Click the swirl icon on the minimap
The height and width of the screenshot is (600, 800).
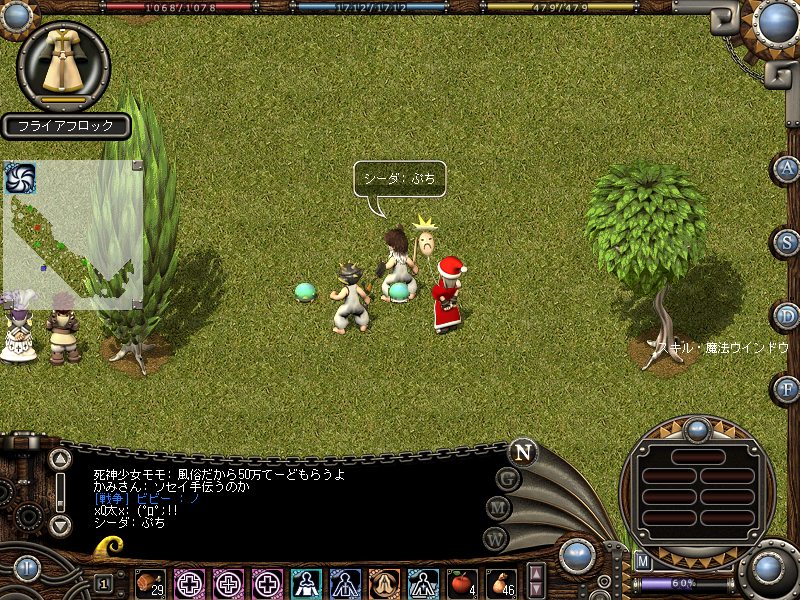pyautogui.click(x=21, y=179)
